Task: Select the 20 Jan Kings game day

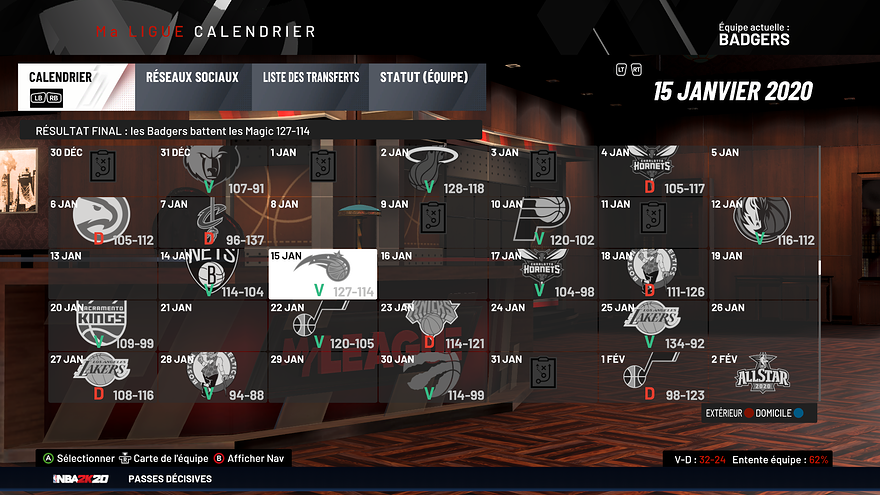Action: [103, 324]
